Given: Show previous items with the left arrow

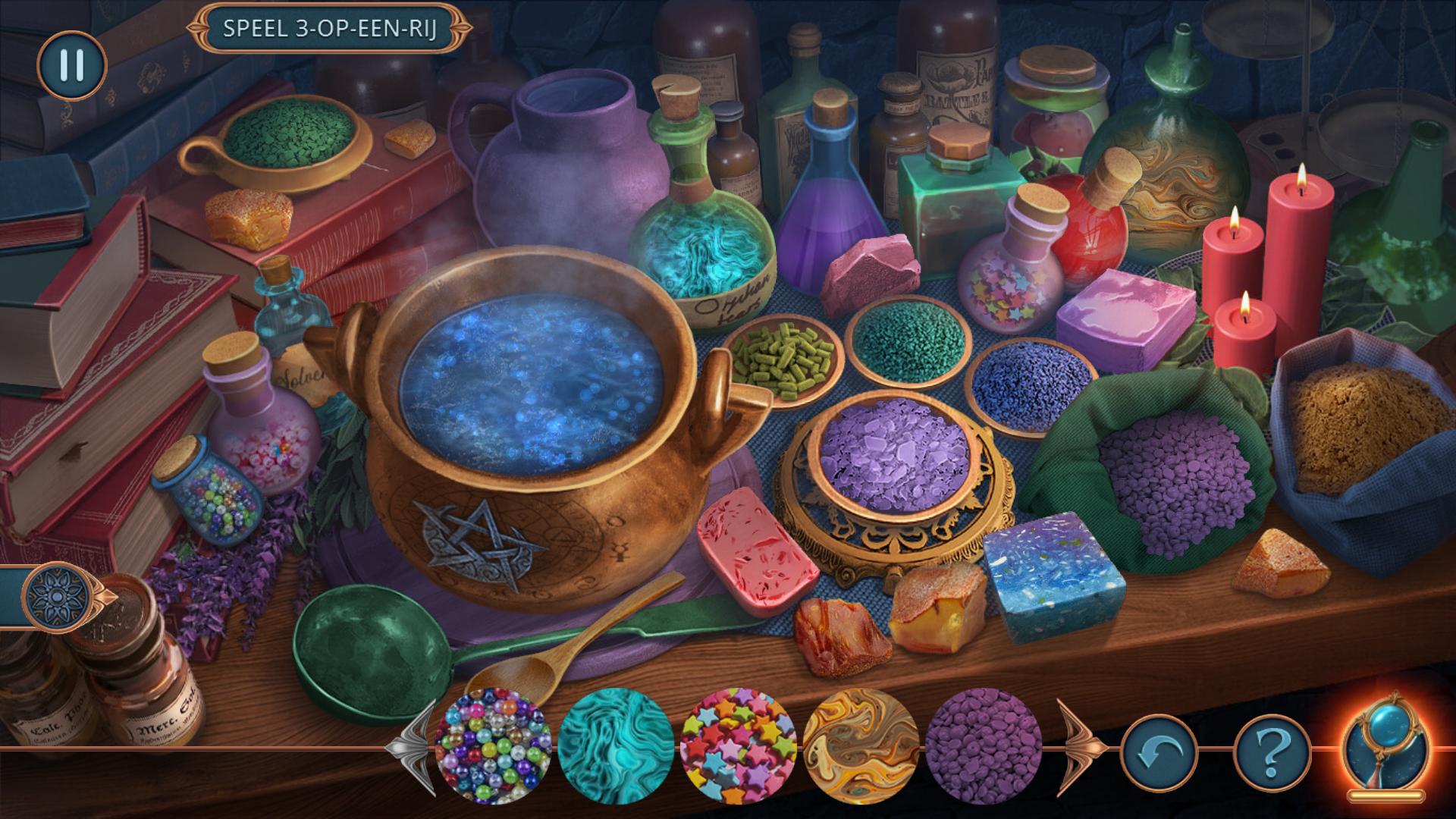Looking at the screenshot, I should pos(412,747).
